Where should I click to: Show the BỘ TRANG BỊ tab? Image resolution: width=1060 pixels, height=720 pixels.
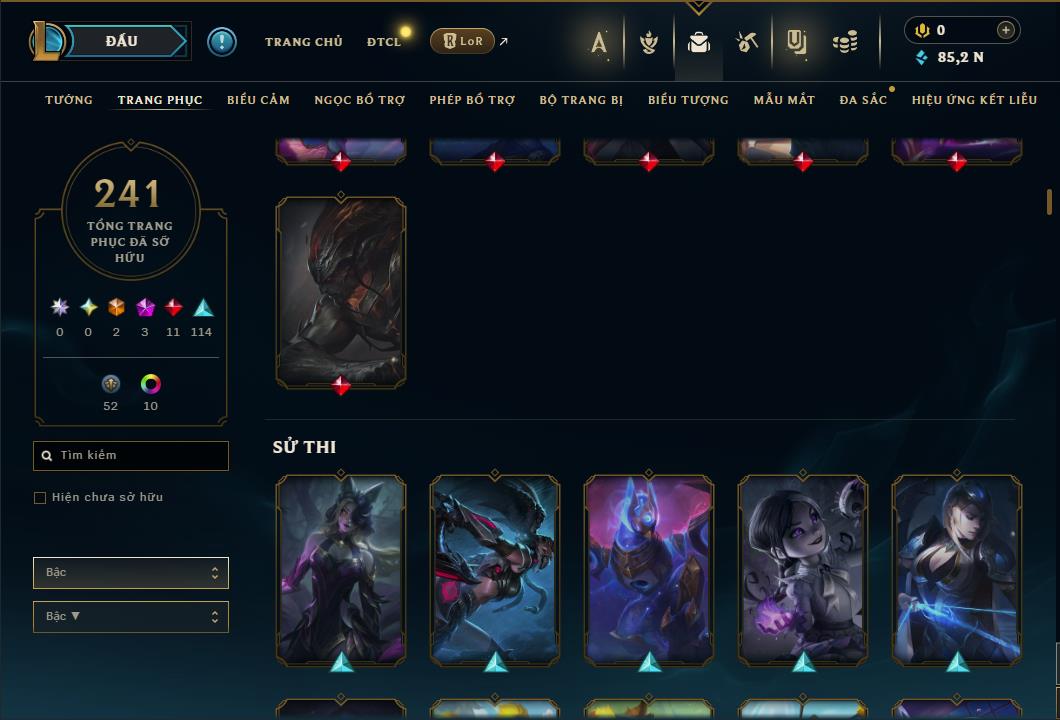click(x=581, y=100)
